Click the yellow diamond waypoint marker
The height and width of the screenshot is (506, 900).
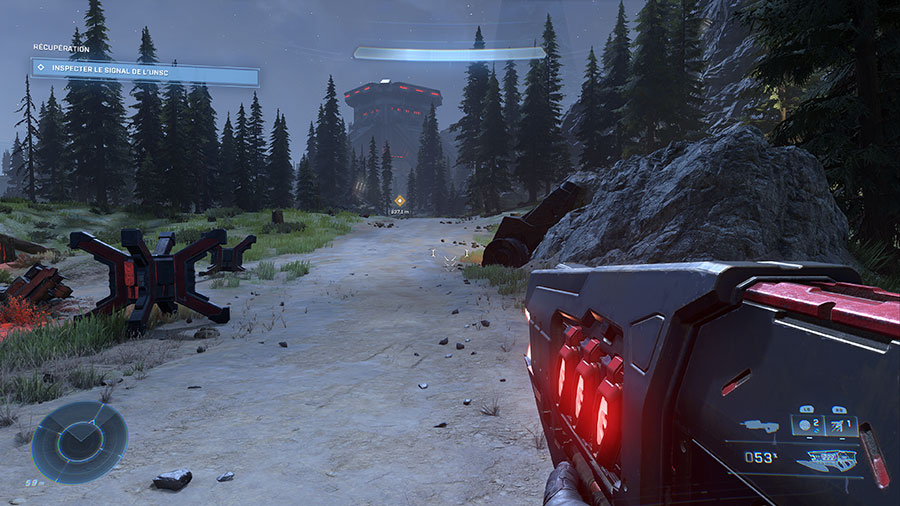pos(399,201)
